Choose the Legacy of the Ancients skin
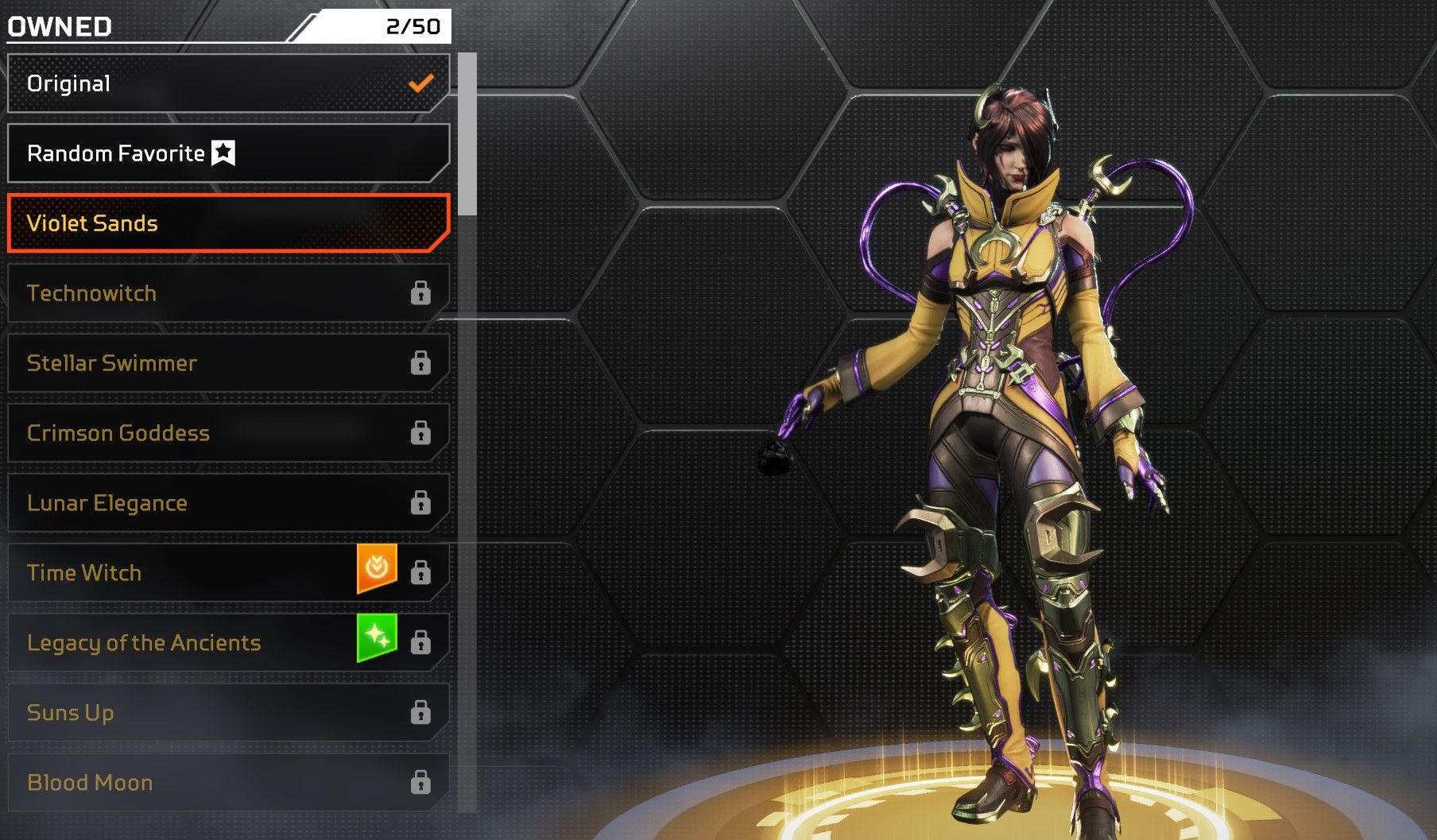Viewport: 1437px width, 840px height. point(191,643)
